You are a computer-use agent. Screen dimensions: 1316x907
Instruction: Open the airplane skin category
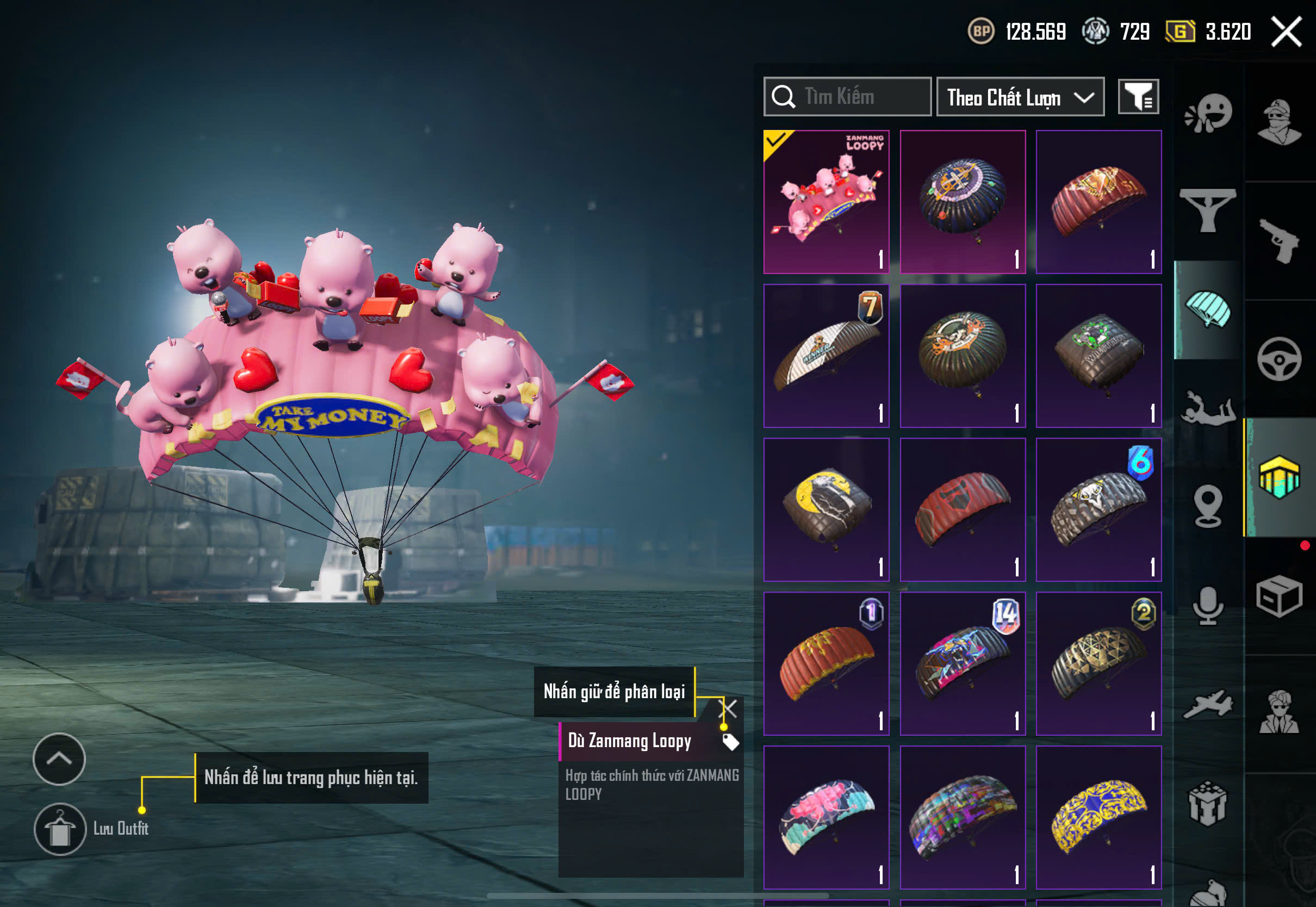pos(1207,705)
